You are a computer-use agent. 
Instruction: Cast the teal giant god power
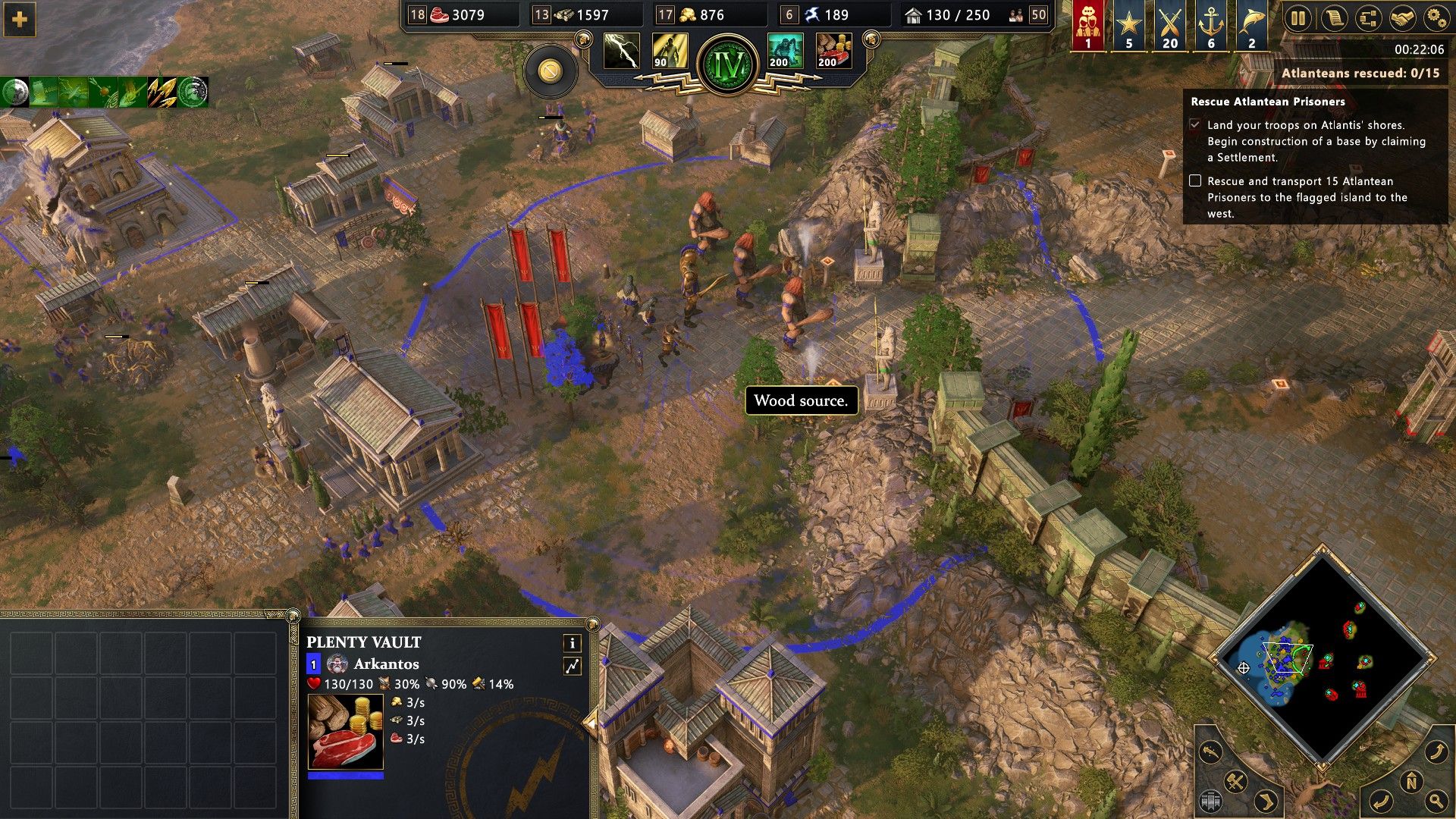[x=786, y=52]
